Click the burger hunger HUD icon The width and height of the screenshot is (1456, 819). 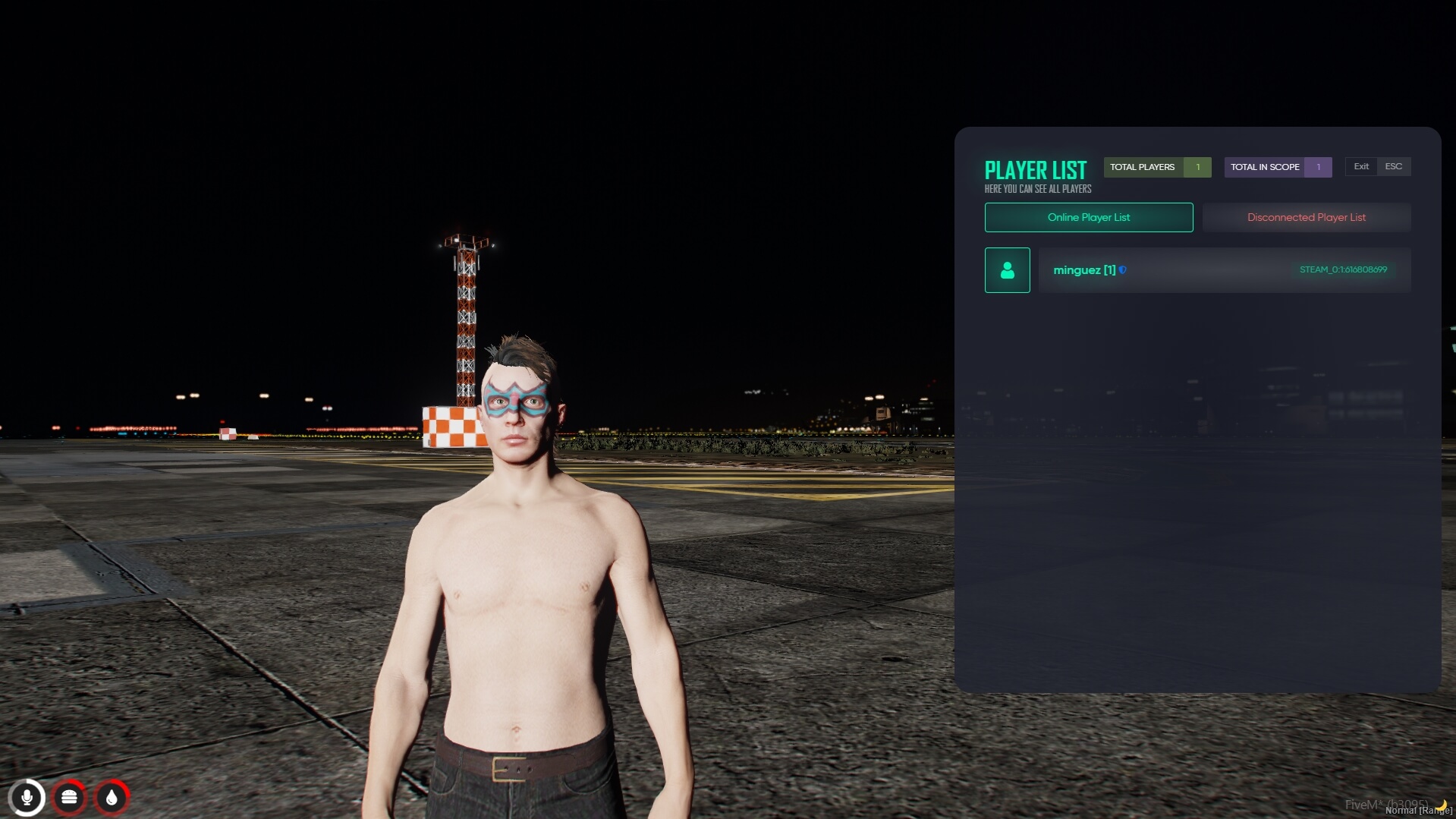click(x=70, y=798)
